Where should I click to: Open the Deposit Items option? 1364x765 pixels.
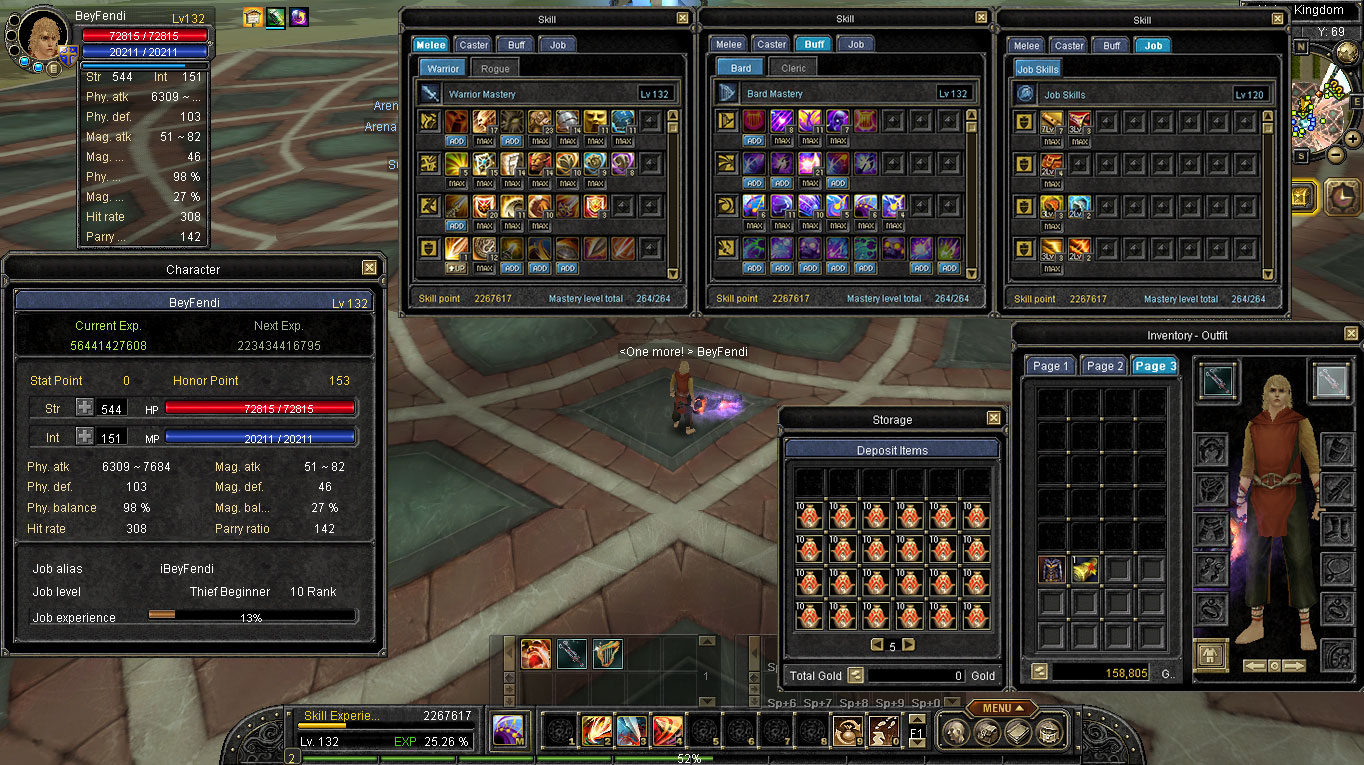pyautogui.click(x=892, y=450)
